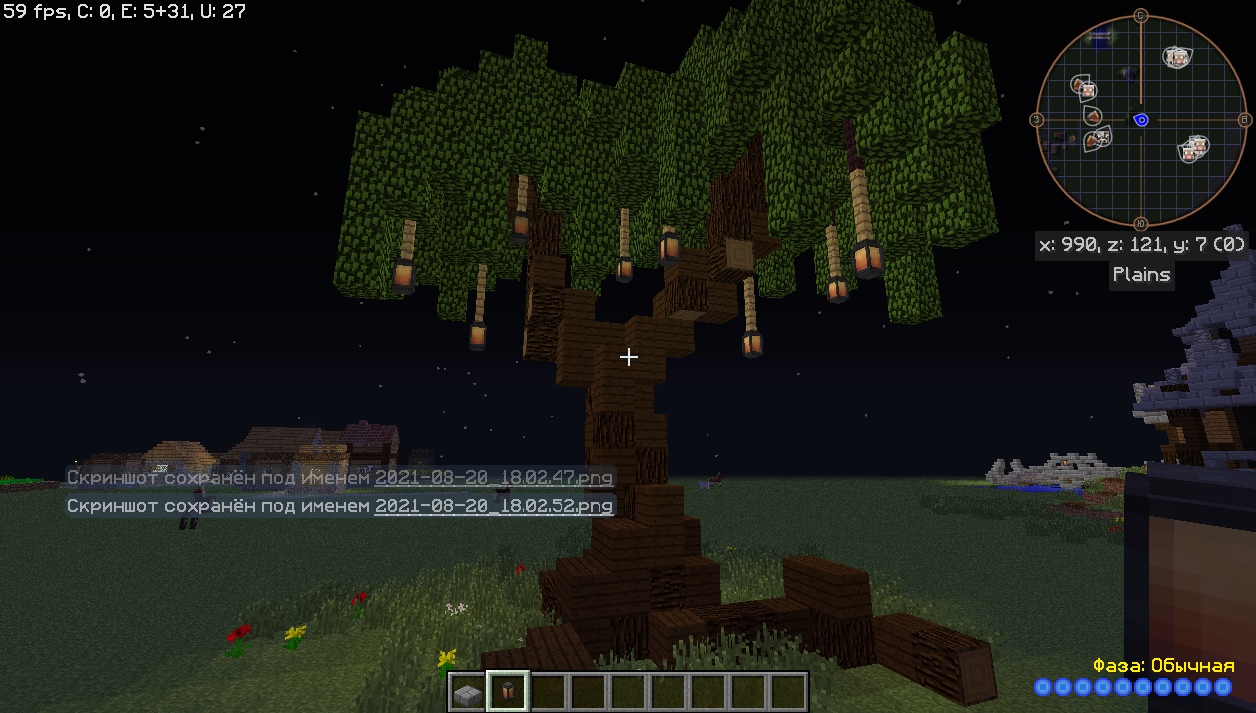Select the stone slab hotbar slot
Image resolution: width=1256 pixels, height=713 pixels.
pyautogui.click(x=467, y=692)
